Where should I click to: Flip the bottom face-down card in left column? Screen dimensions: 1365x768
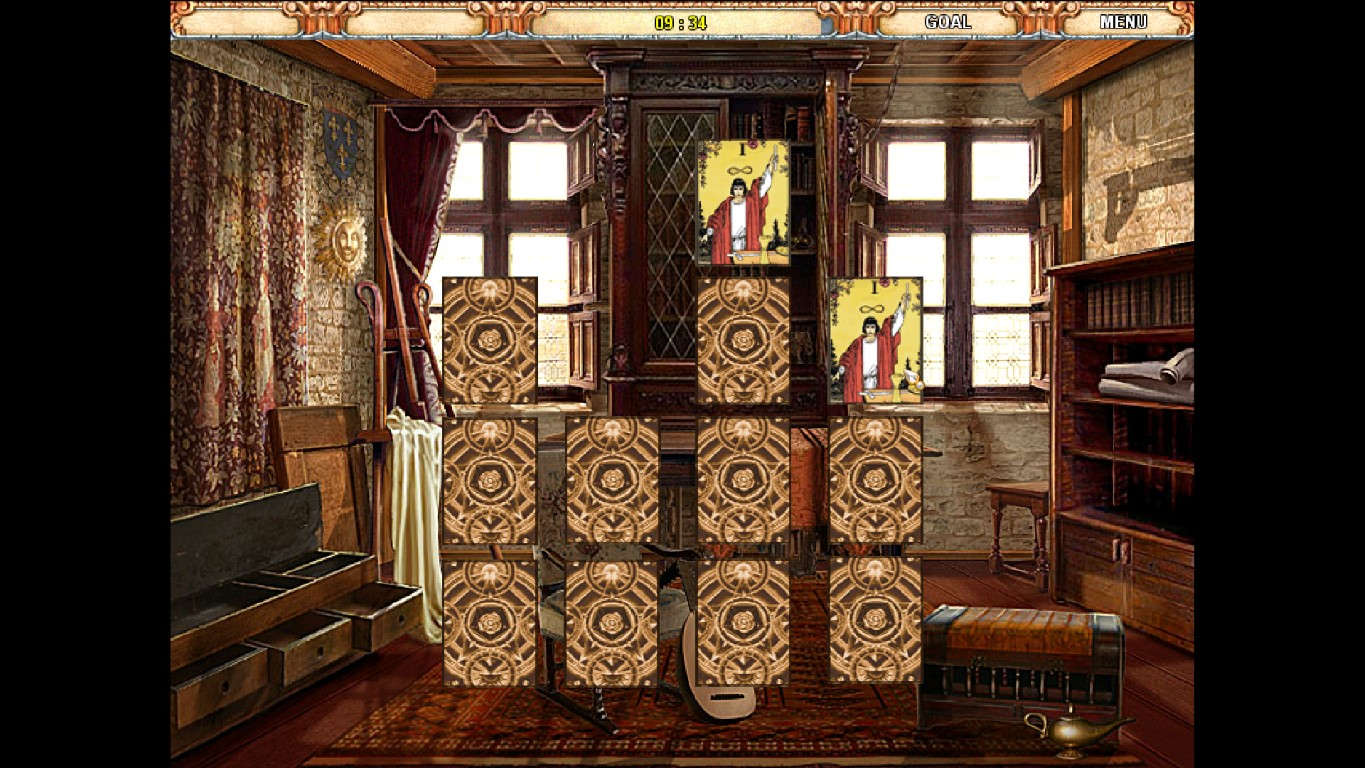[490, 621]
